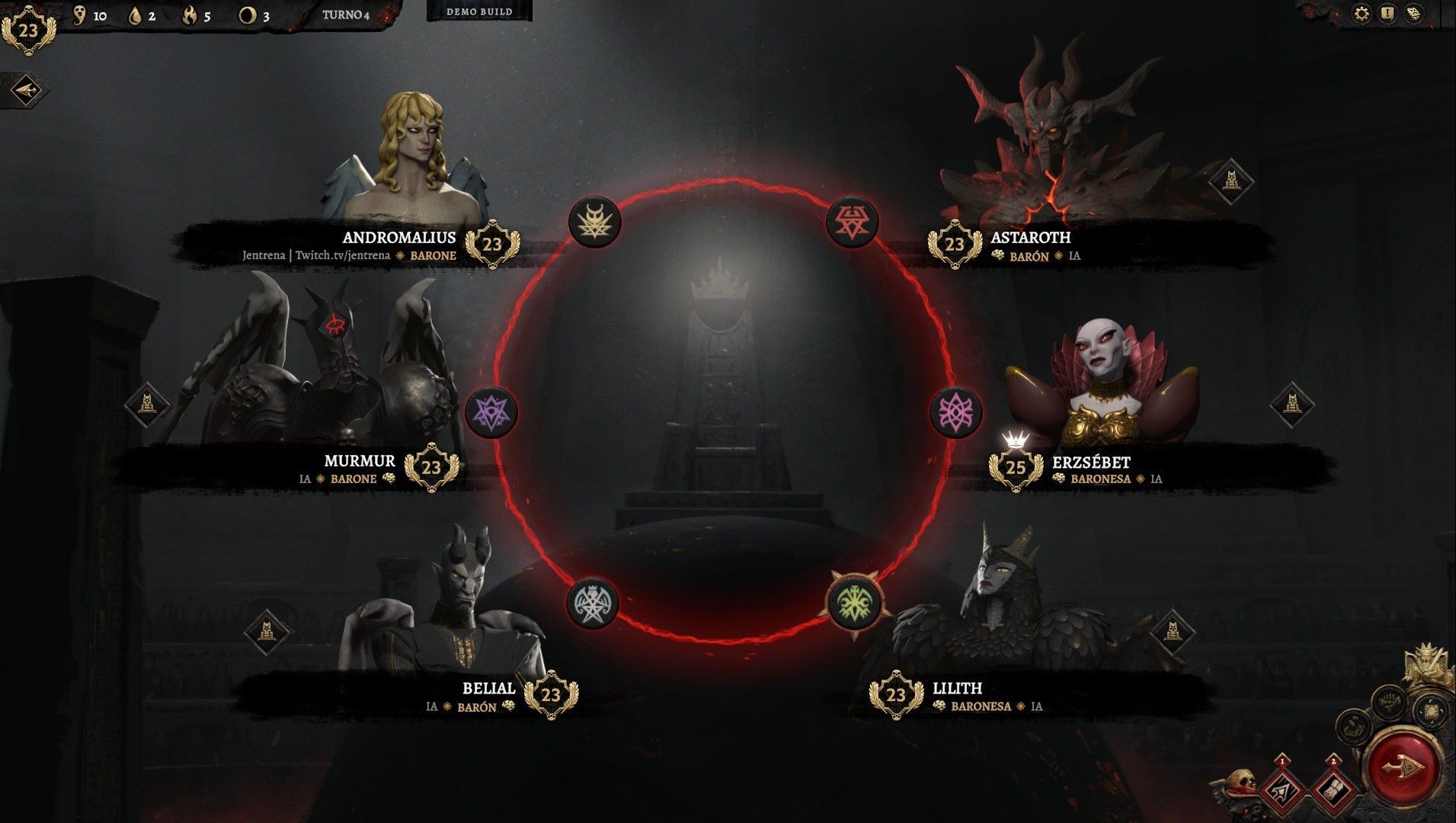Select order slot two with scroll icon
This screenshot has width=1456, height=823.
coord(1333,790)
